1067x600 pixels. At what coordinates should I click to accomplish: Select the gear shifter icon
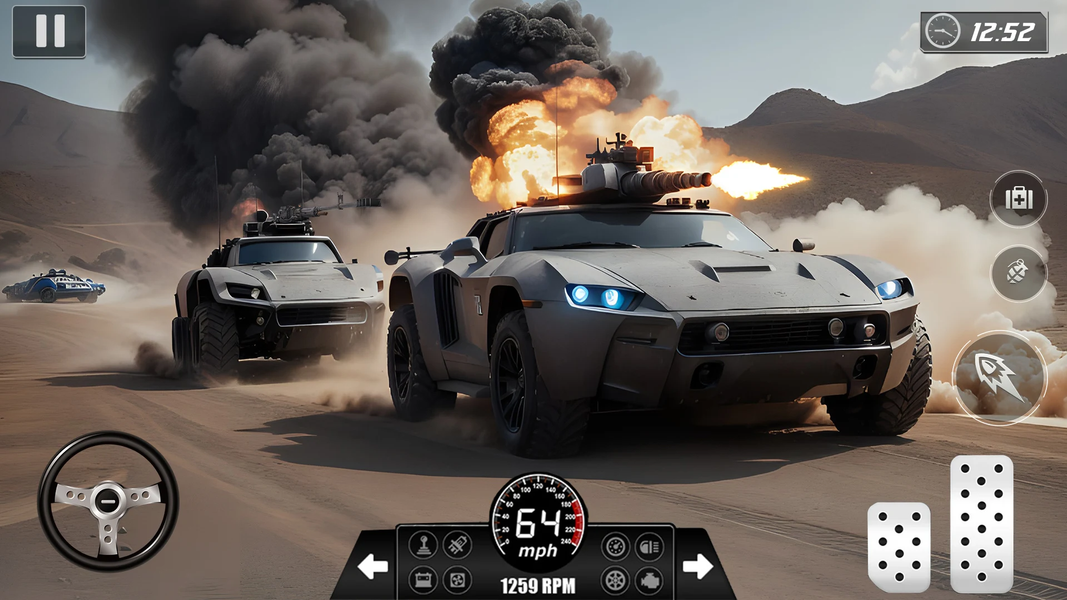click(x=422, y=546)
